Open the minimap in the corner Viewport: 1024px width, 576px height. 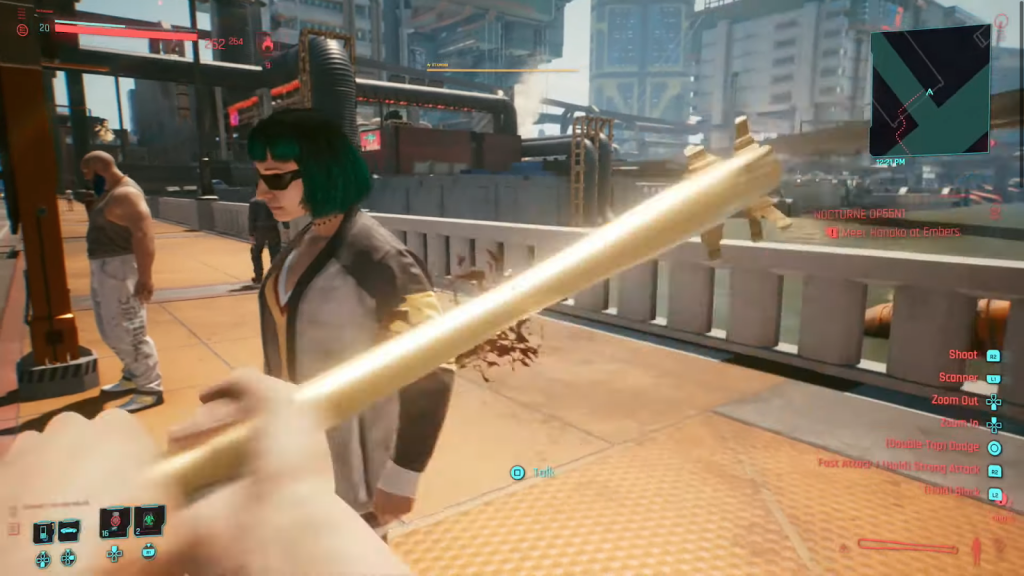click(929, 90)
